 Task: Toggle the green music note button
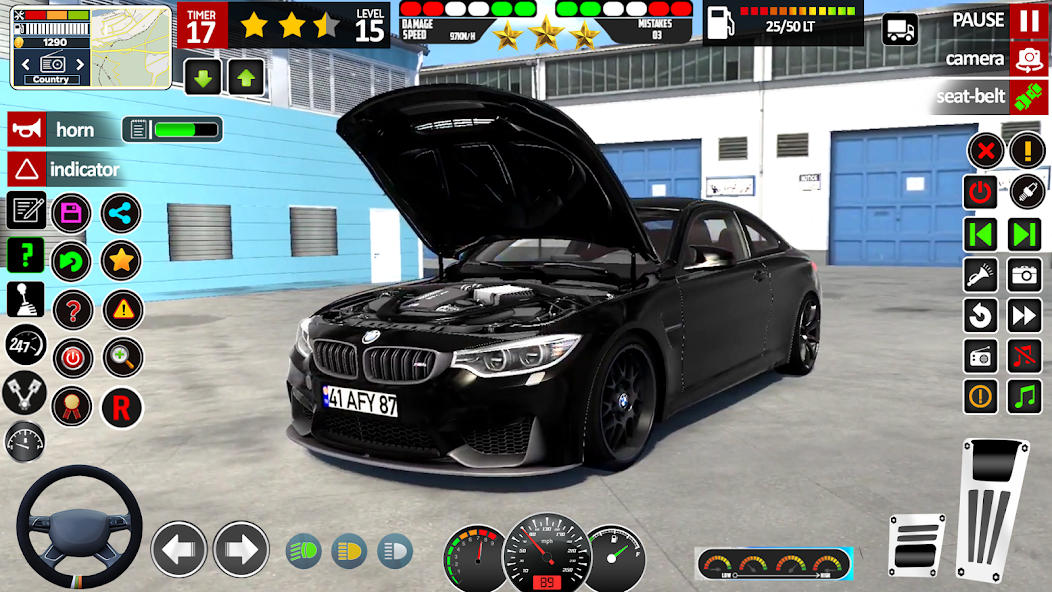click(1024, 396)
